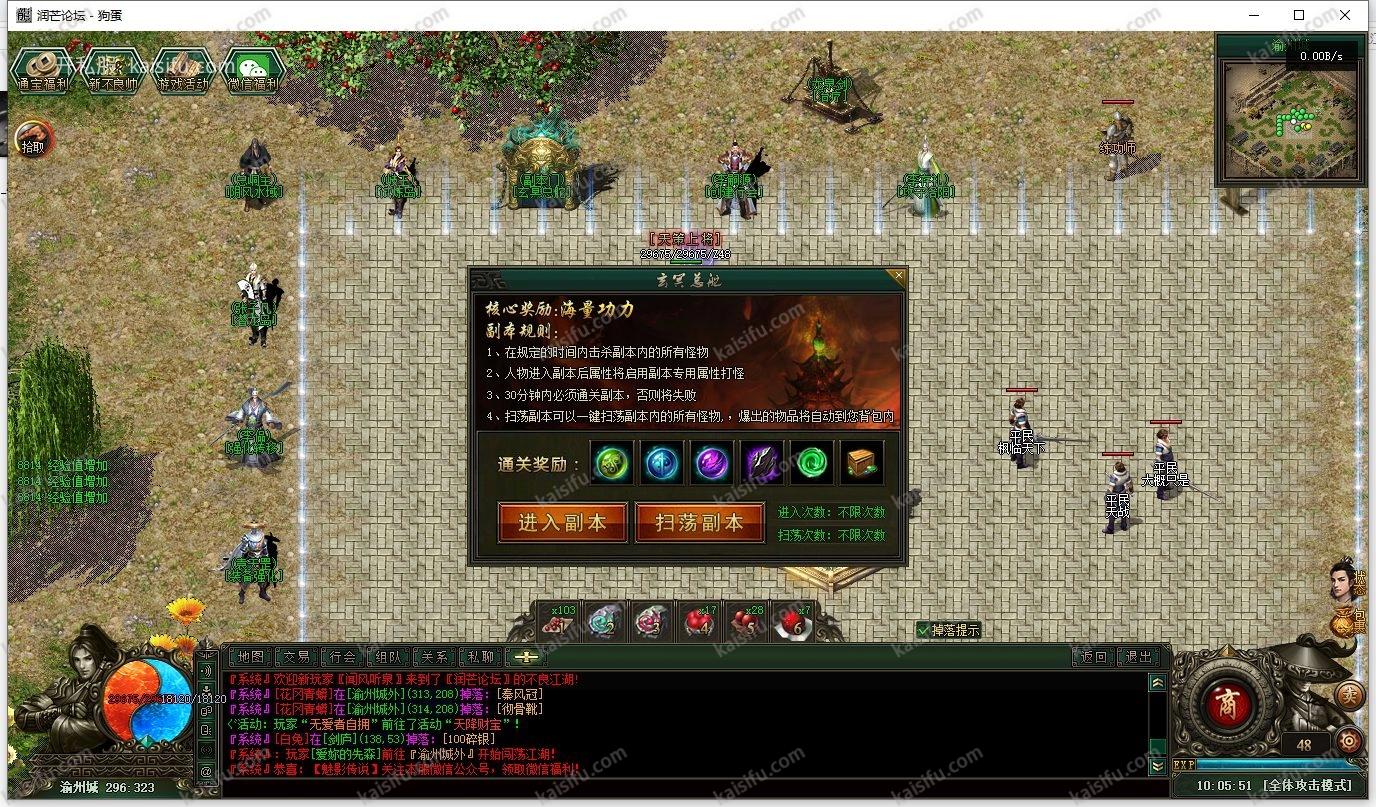
Task: Click the 退出 exit button
Action: point(1139,657)
